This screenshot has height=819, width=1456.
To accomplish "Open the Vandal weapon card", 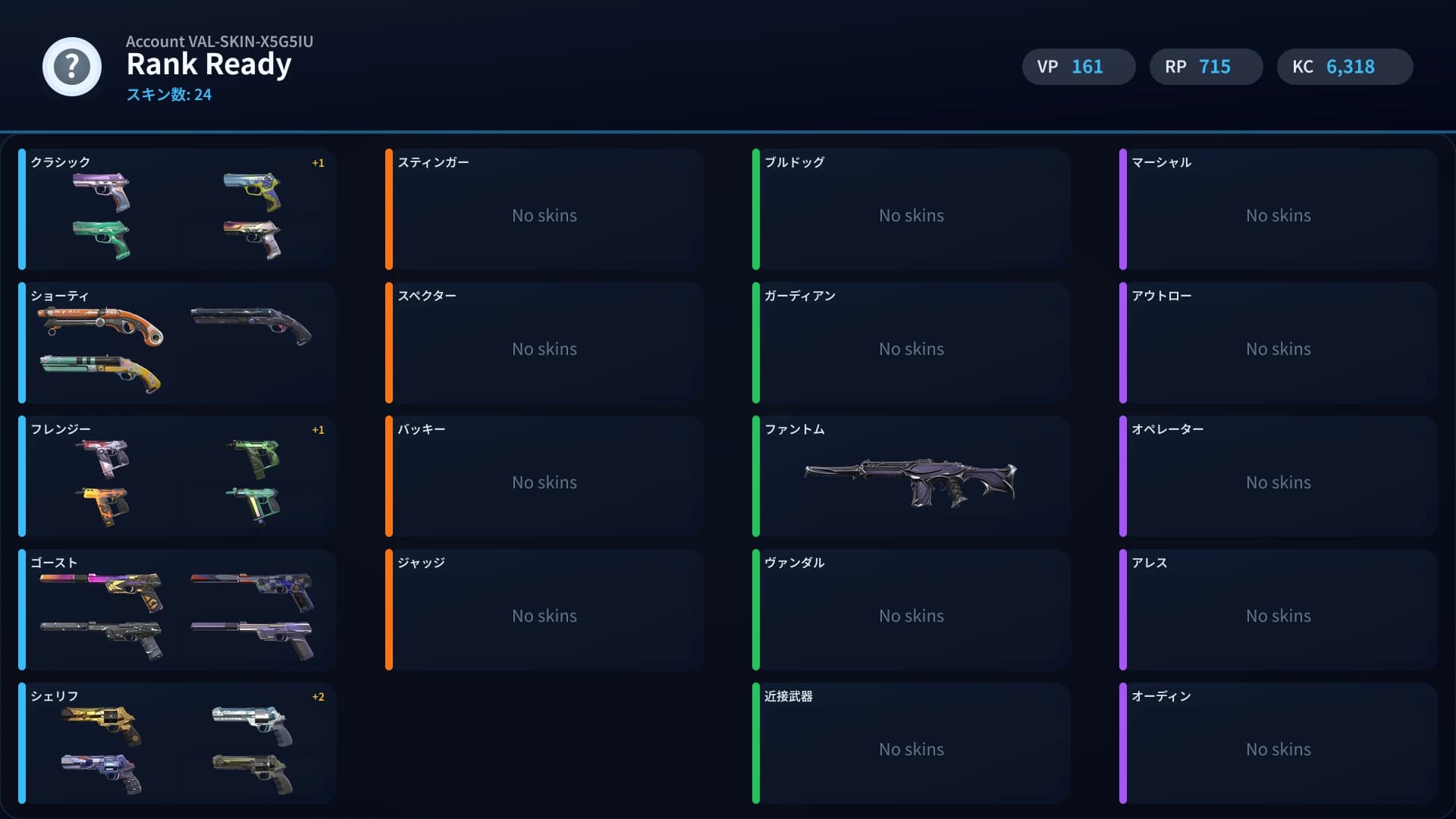I will point(910,610).
